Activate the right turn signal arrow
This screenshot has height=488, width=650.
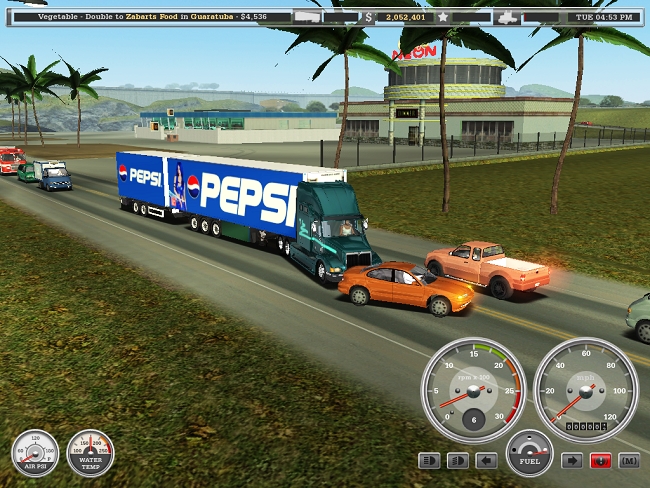coord(573,461)
